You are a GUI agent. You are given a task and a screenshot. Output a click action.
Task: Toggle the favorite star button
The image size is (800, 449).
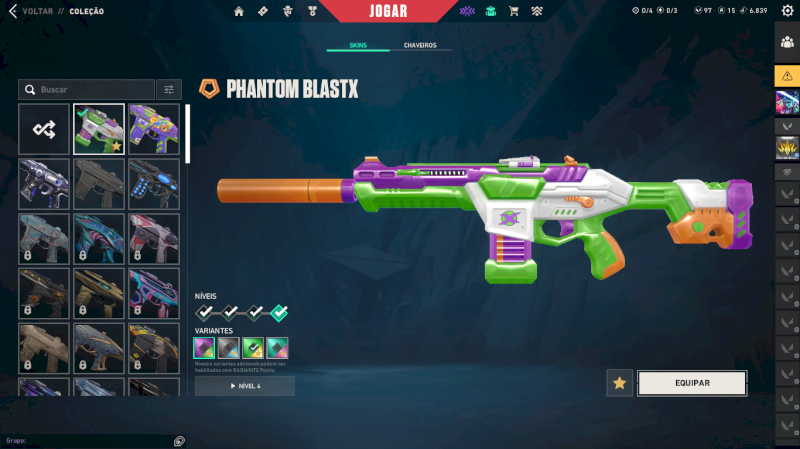620,383
